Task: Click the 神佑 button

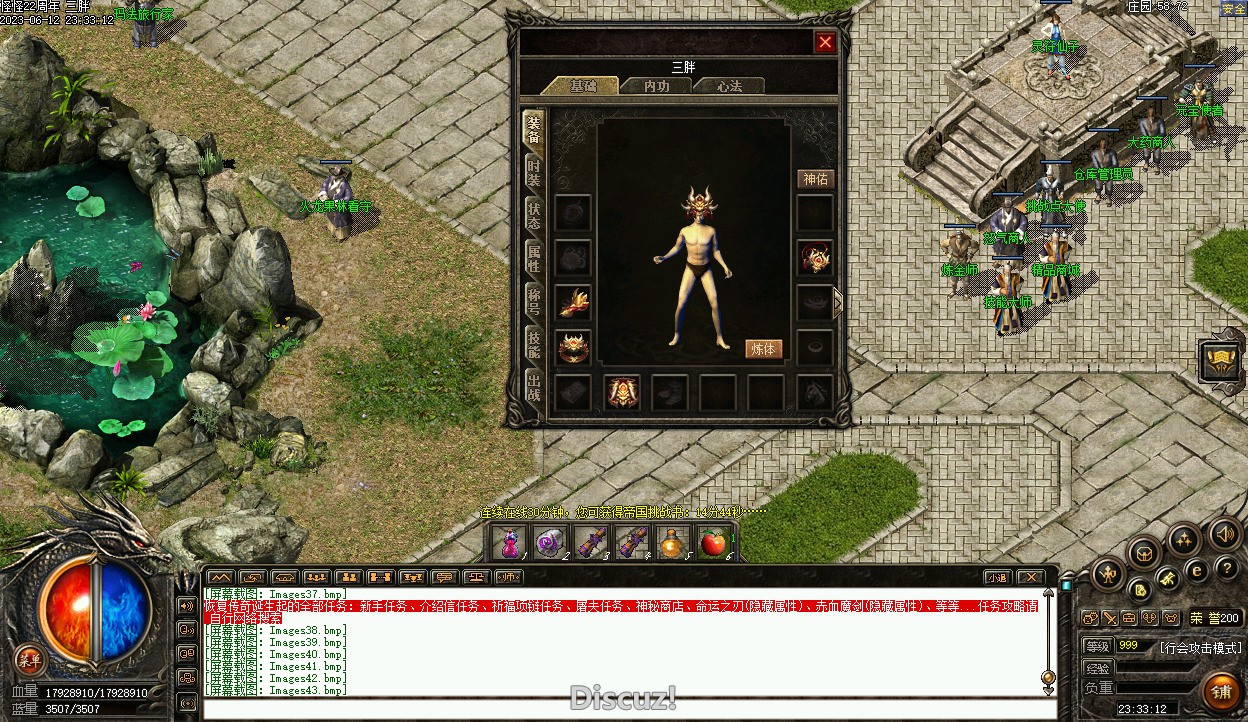Action: coord(815,179)
